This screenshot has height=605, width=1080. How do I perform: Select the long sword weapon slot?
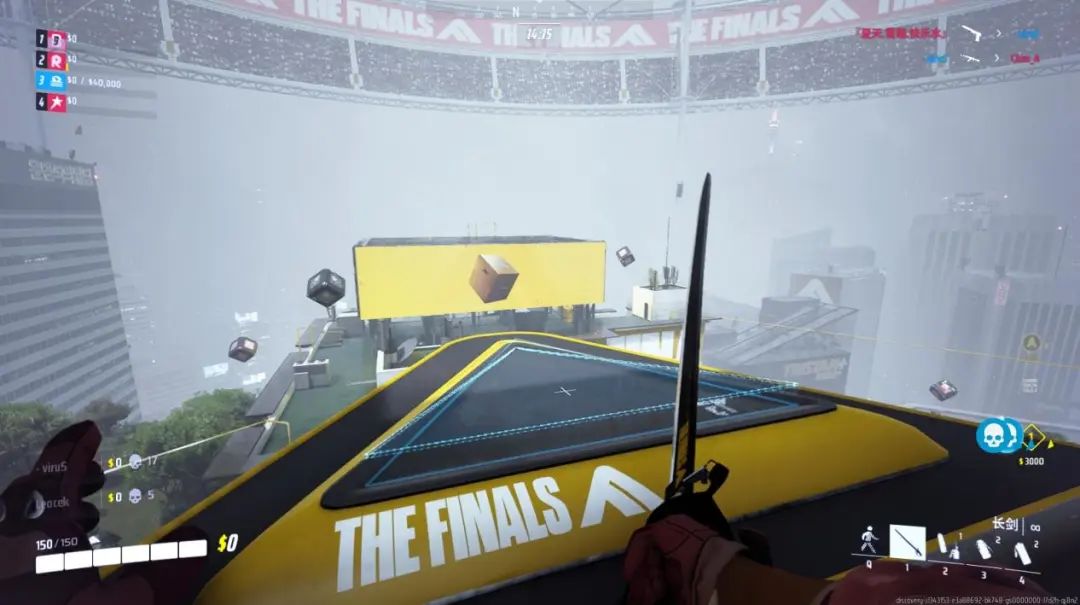click(907, 543)
